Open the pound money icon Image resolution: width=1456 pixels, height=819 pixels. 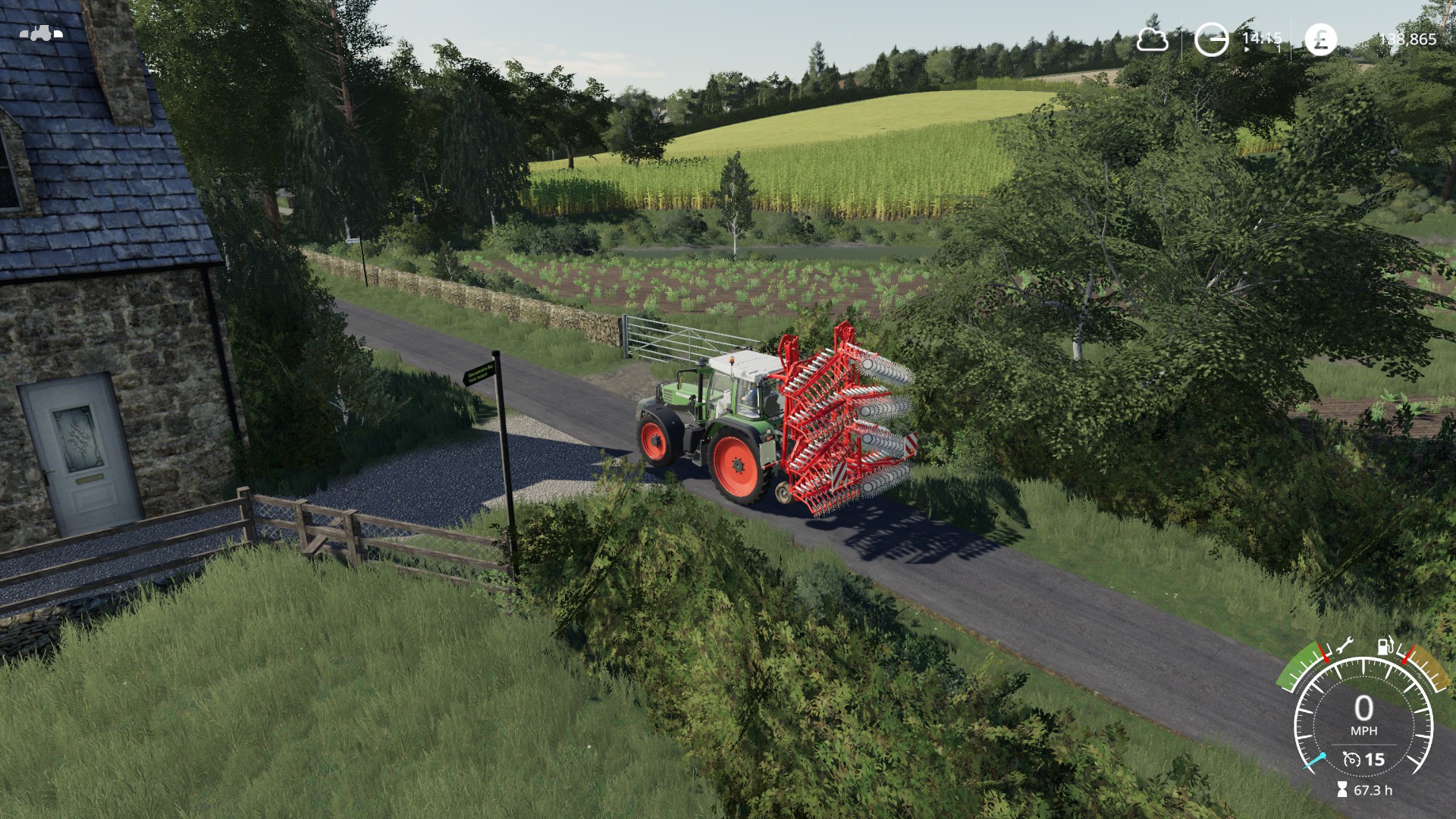coord(1320,39)
